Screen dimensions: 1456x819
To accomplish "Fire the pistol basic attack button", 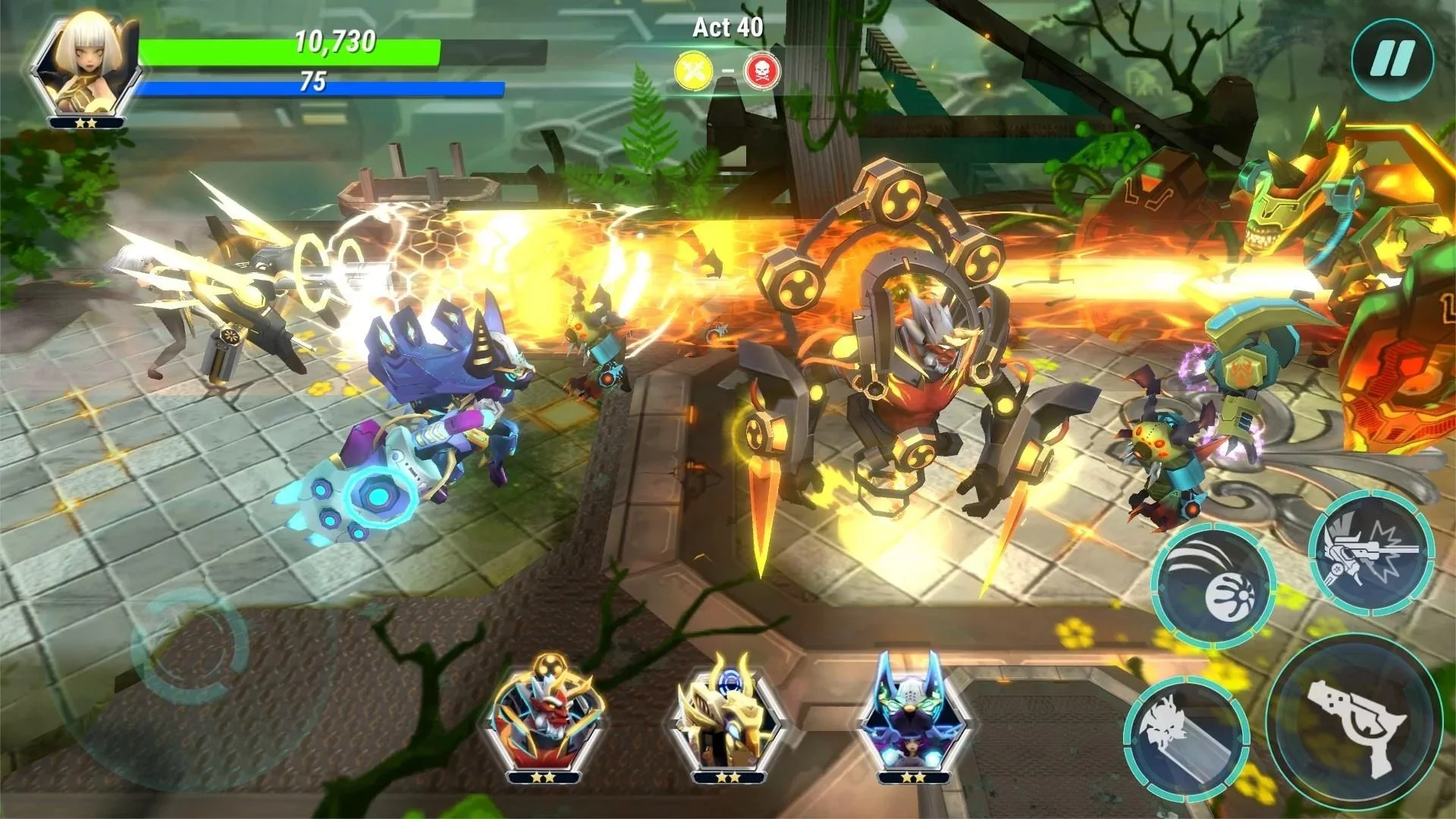I will pyautogui.click(x=1354, y=721).
